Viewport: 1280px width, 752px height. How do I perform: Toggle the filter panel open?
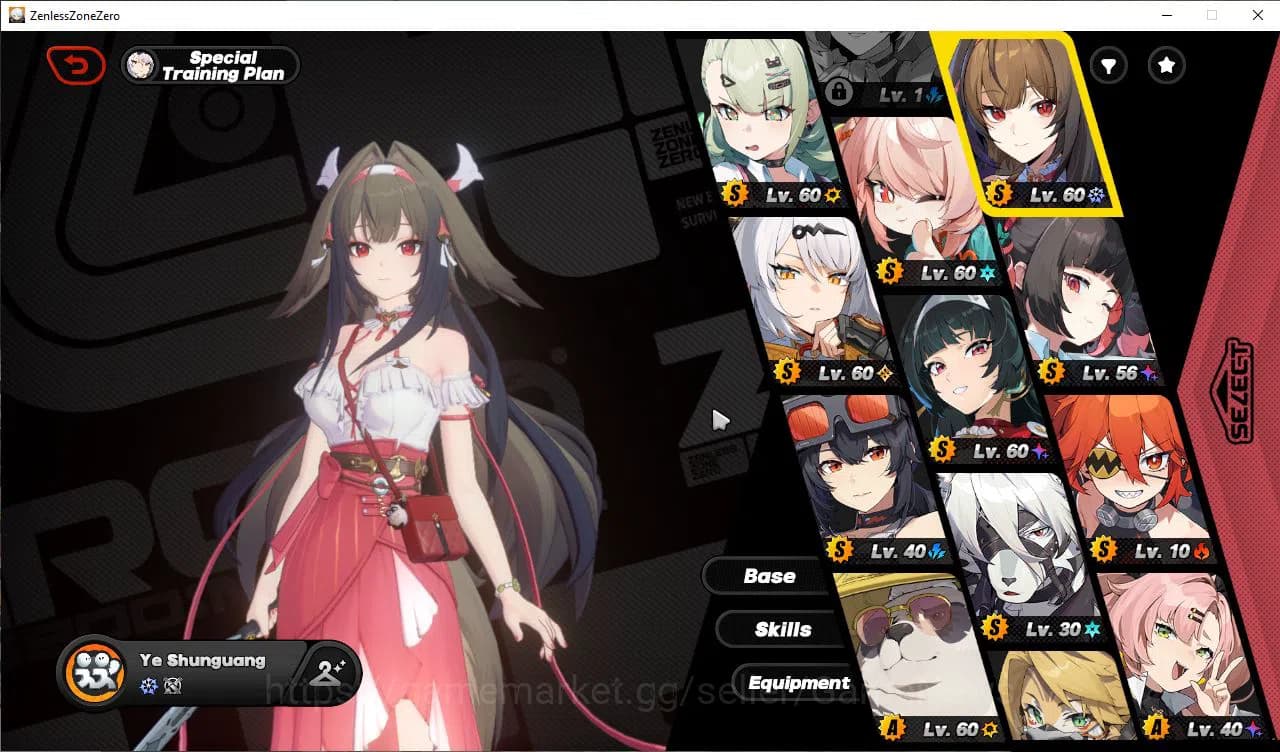coord(1108,66)
